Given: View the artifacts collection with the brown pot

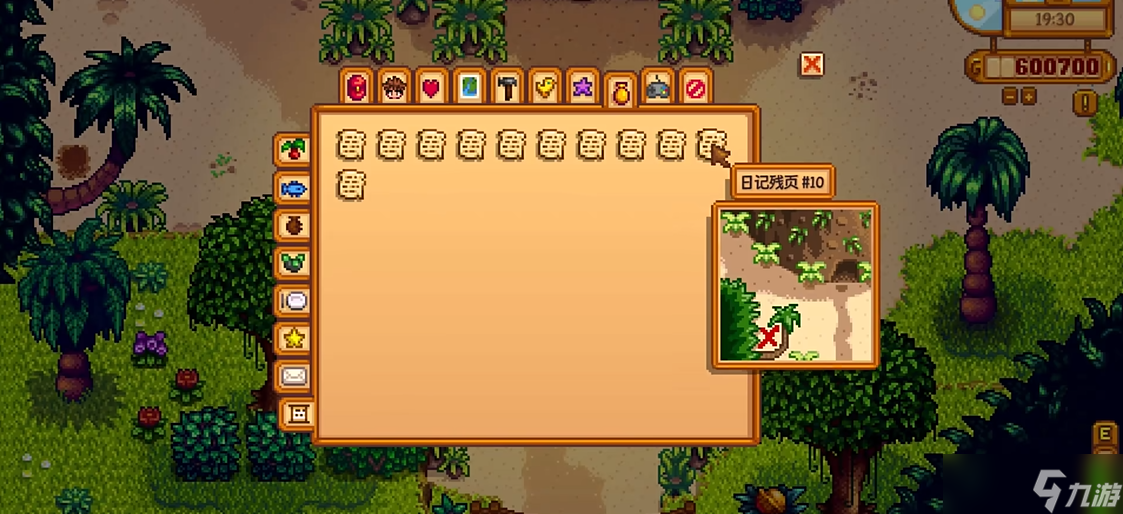Looking at the screenshot, I should pyautogui.click(x=294, y=225).
